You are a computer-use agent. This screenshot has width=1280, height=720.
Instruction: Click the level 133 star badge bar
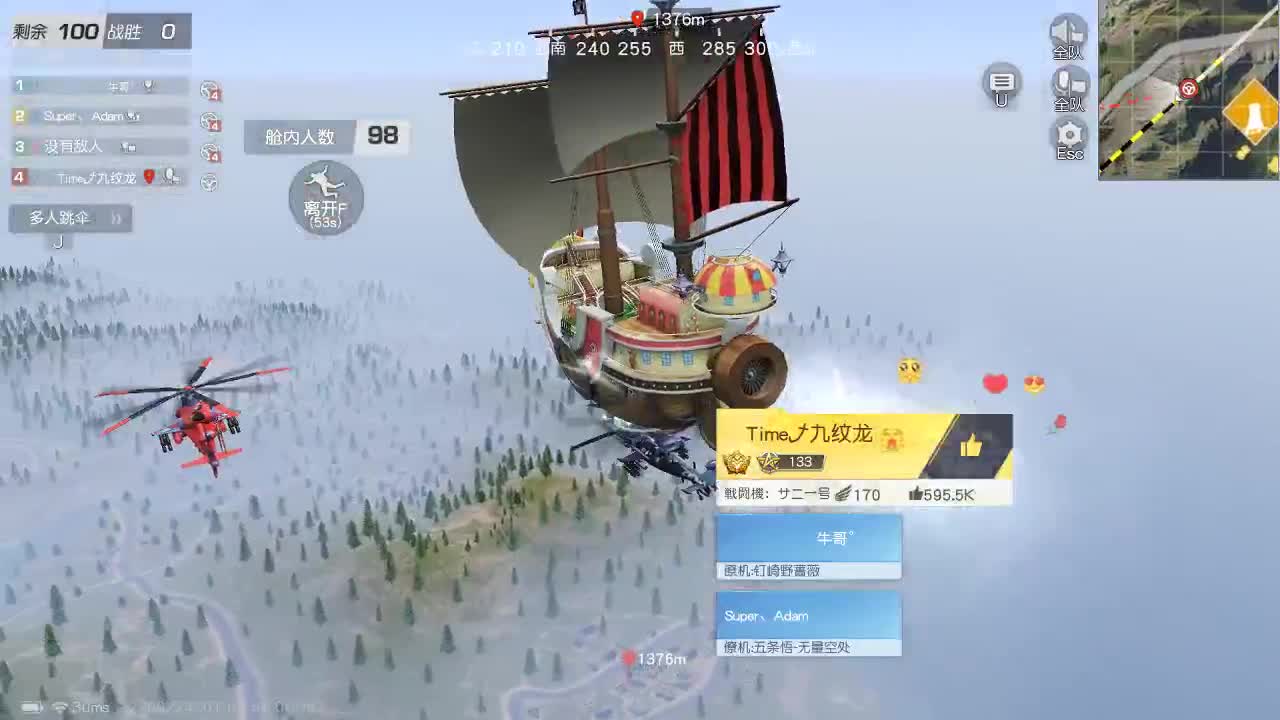click(790, 462)
